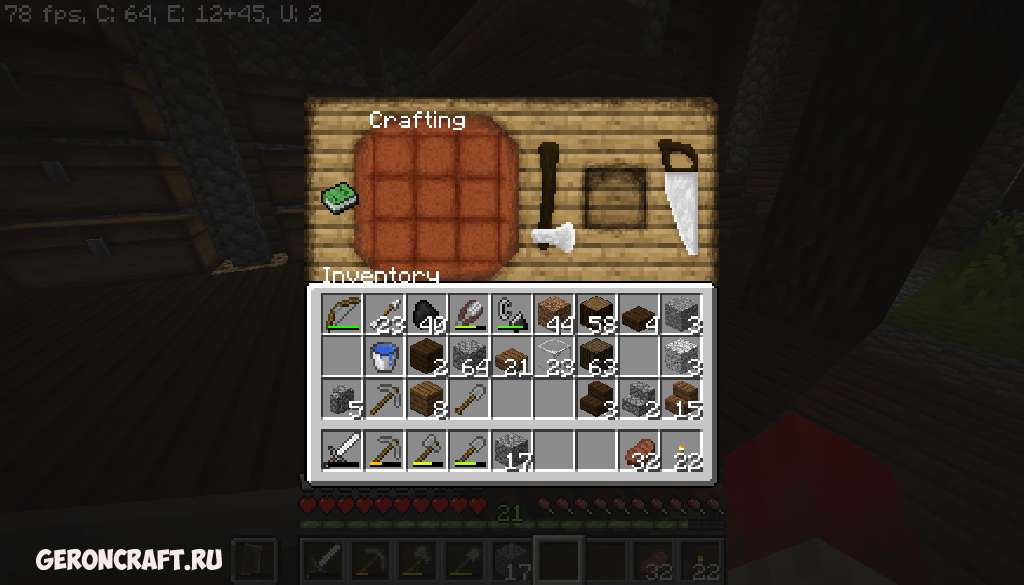Select the stack of 23 arrows

pos(383,314)
